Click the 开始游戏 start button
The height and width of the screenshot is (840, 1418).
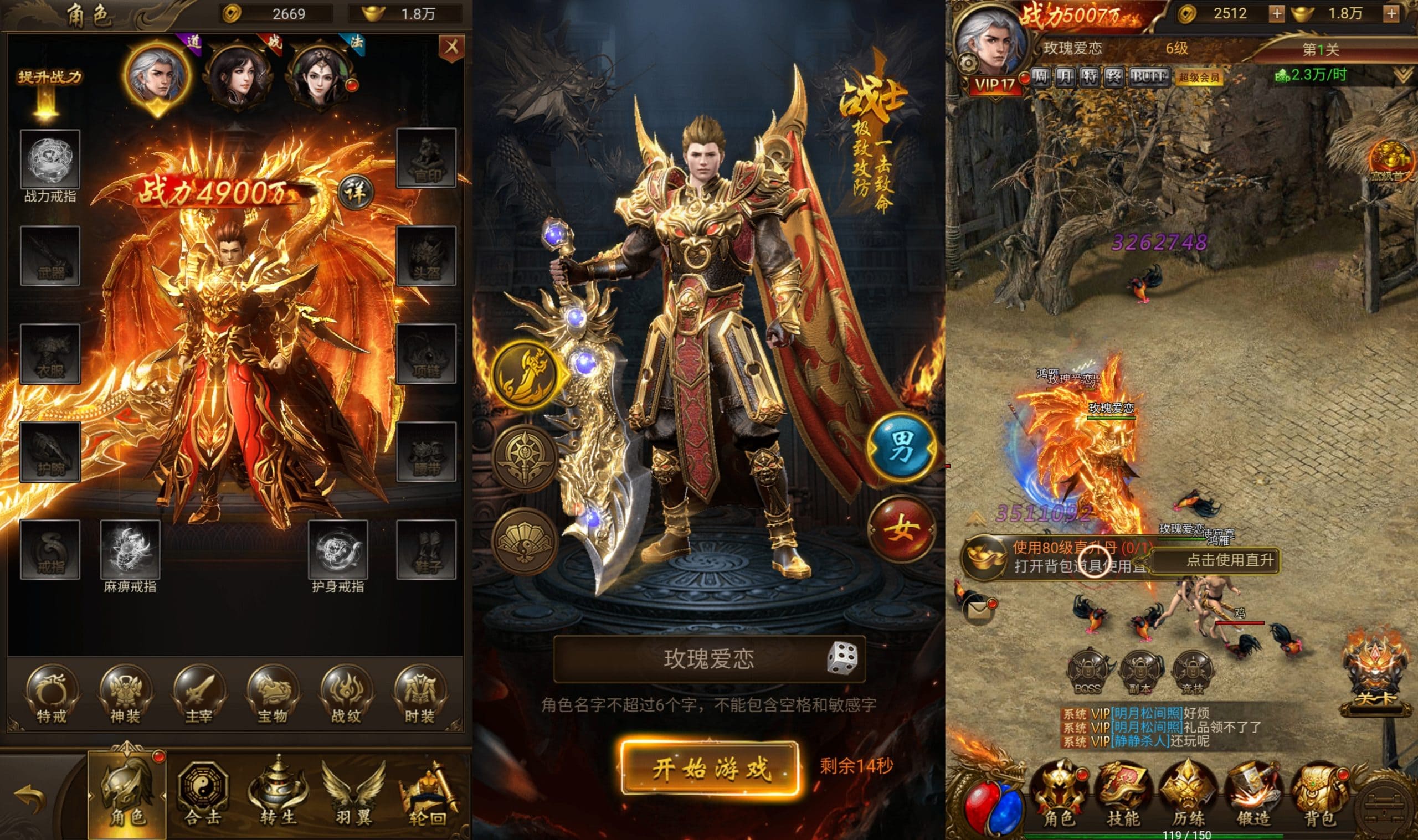click(x=710, y=769)
